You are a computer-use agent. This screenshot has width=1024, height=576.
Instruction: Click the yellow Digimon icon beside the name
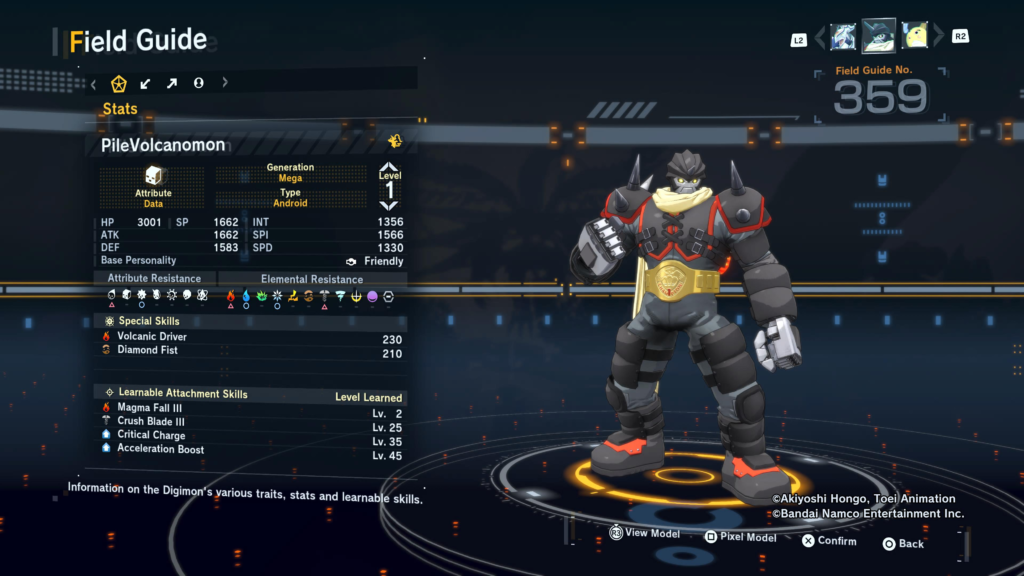click(395, 141)
